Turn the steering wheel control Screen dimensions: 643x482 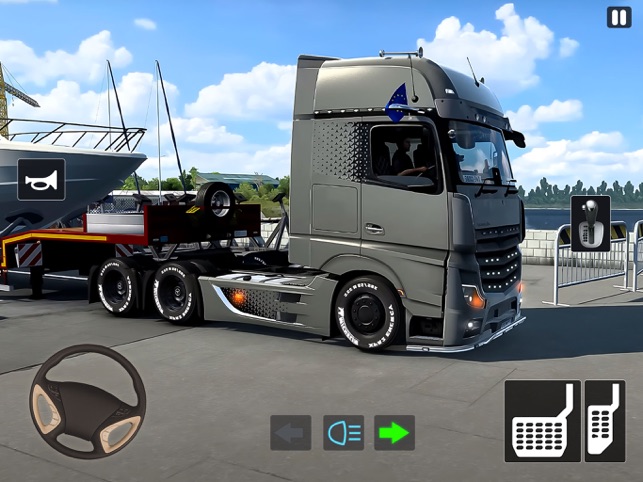pyautogui.click(x=87, y=401)
